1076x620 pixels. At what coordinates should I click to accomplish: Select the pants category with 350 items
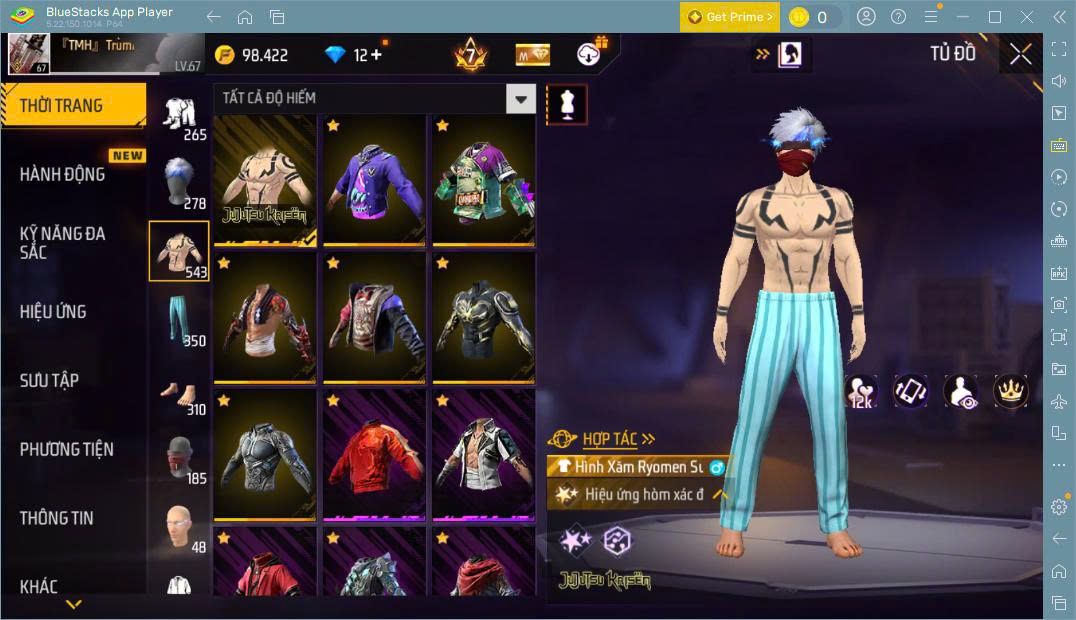(x=180, y=321)
